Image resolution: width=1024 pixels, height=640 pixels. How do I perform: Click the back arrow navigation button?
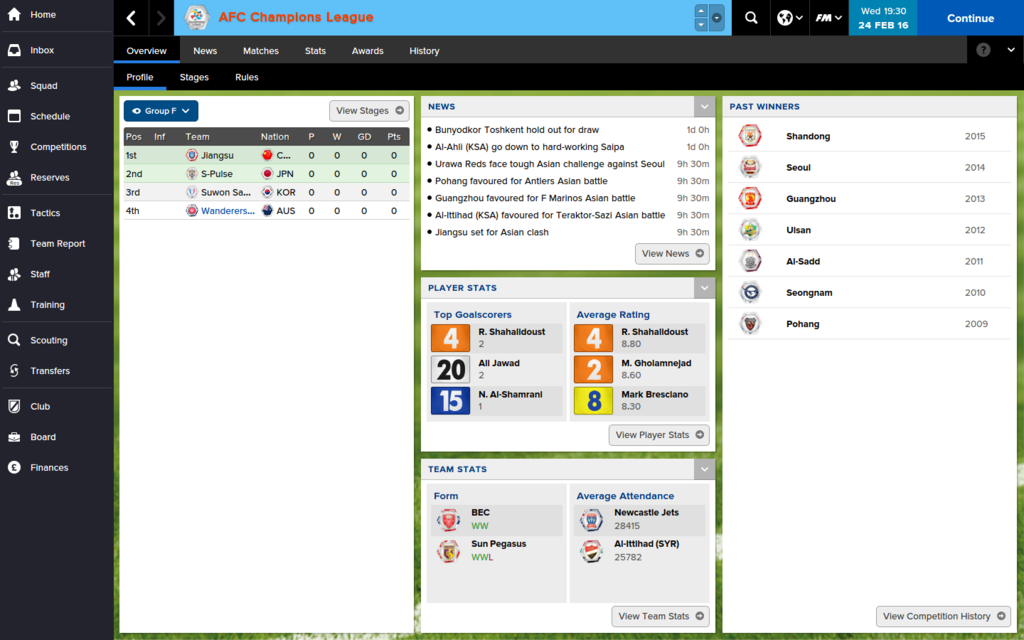pyautogui.click(x=131, y=18)
